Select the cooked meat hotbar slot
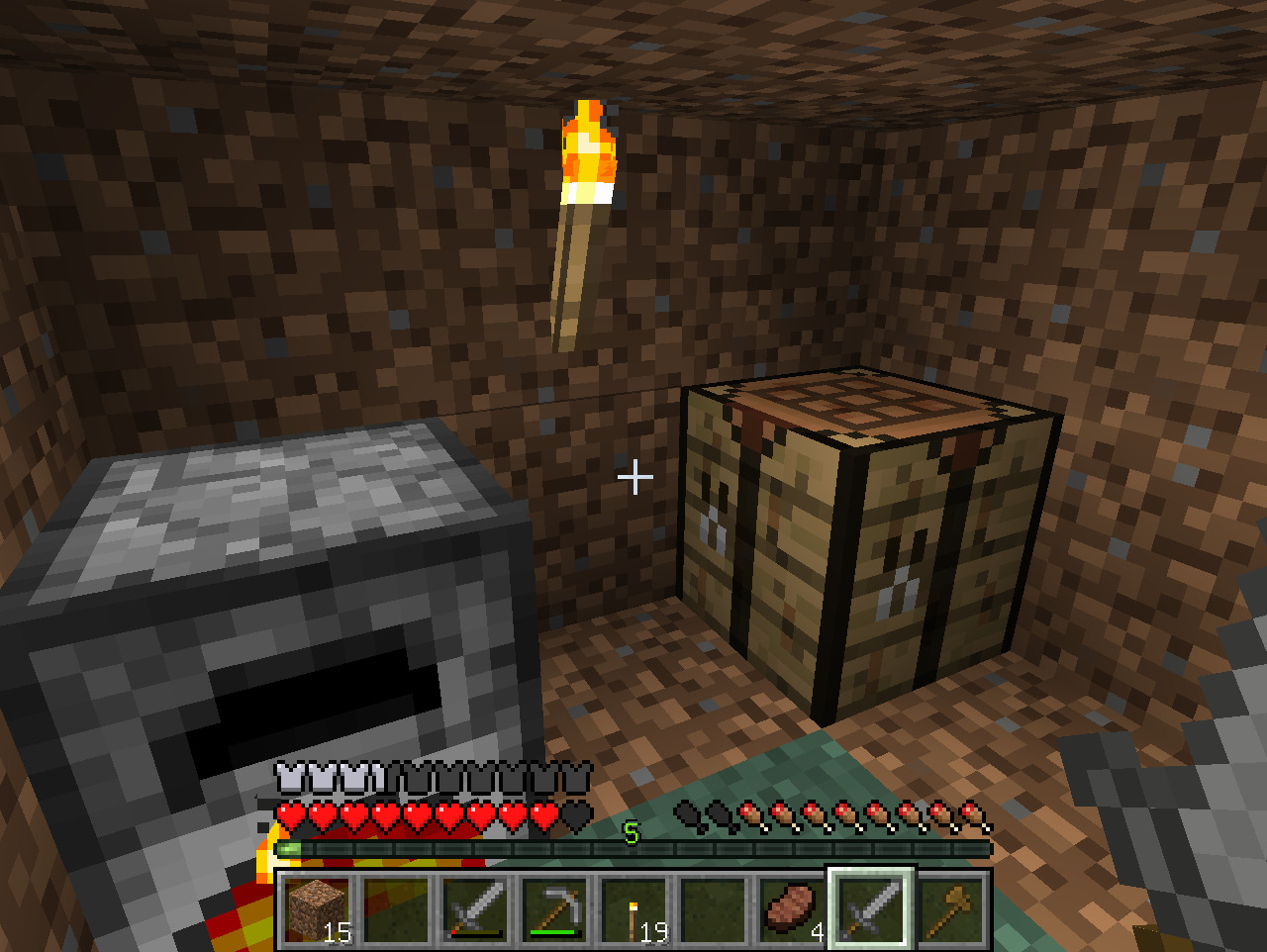Viewport: 1267px width, 952px height. [793, 909]
